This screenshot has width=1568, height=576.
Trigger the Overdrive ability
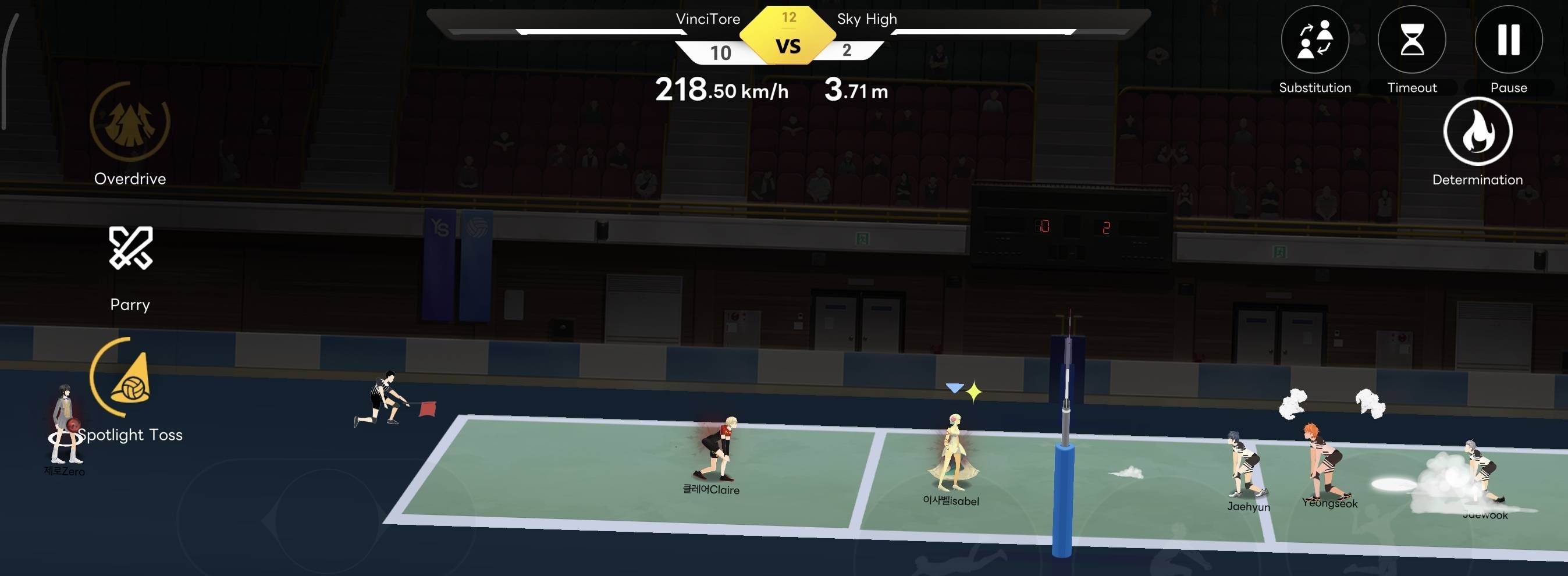click(130, 122)
